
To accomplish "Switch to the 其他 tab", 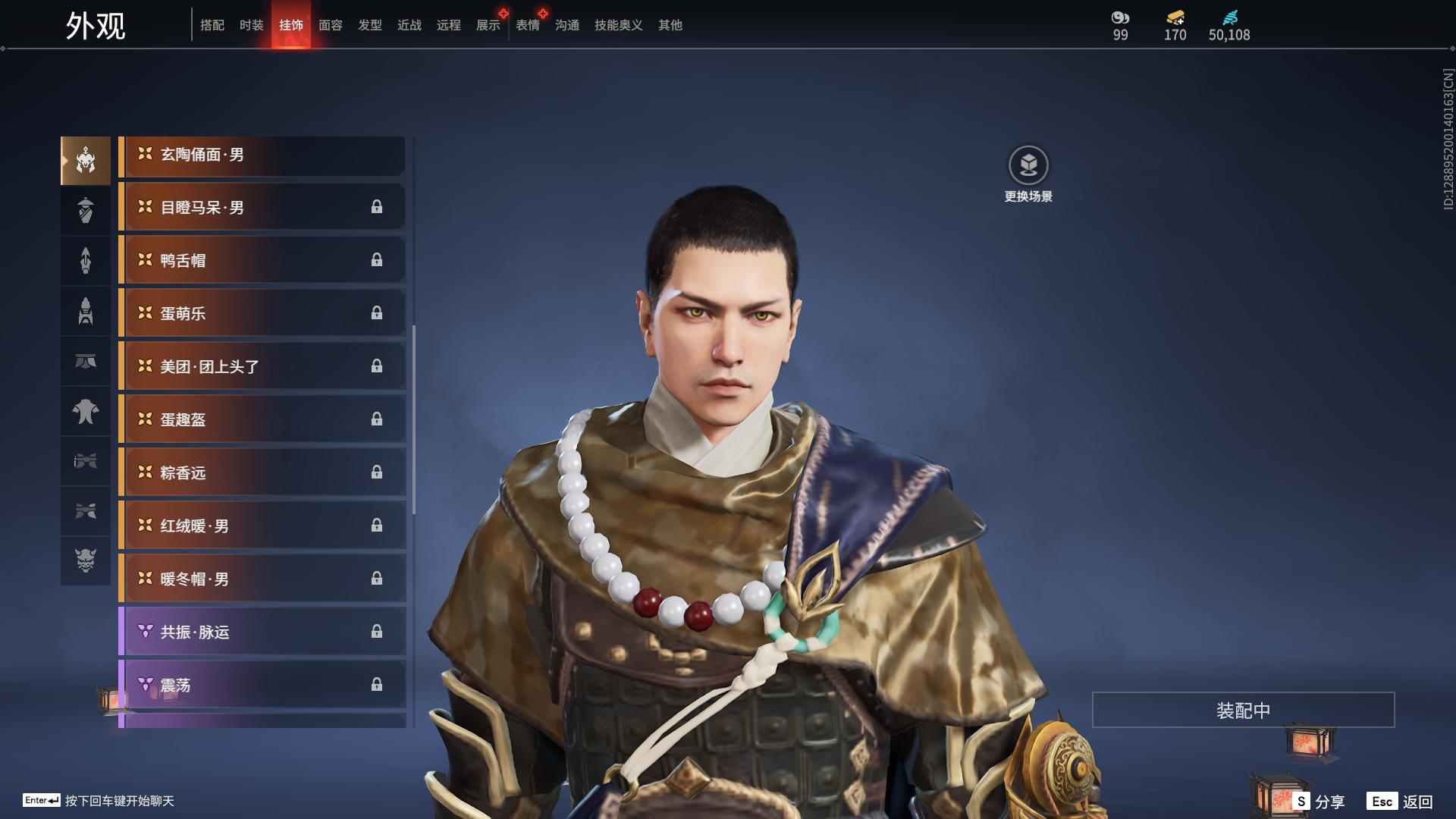I will click(x=670, y=25).
